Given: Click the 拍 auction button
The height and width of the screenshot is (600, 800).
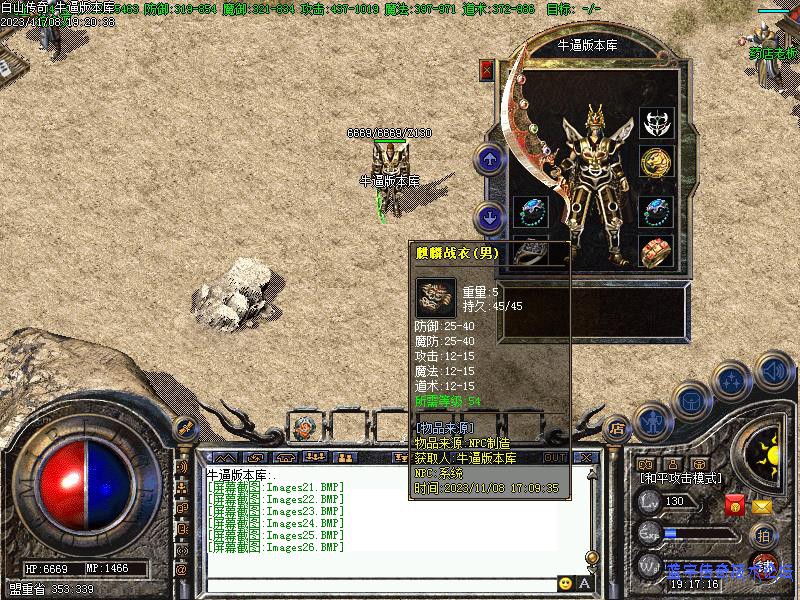Looking at the screenshot, I should coord(762,534).
